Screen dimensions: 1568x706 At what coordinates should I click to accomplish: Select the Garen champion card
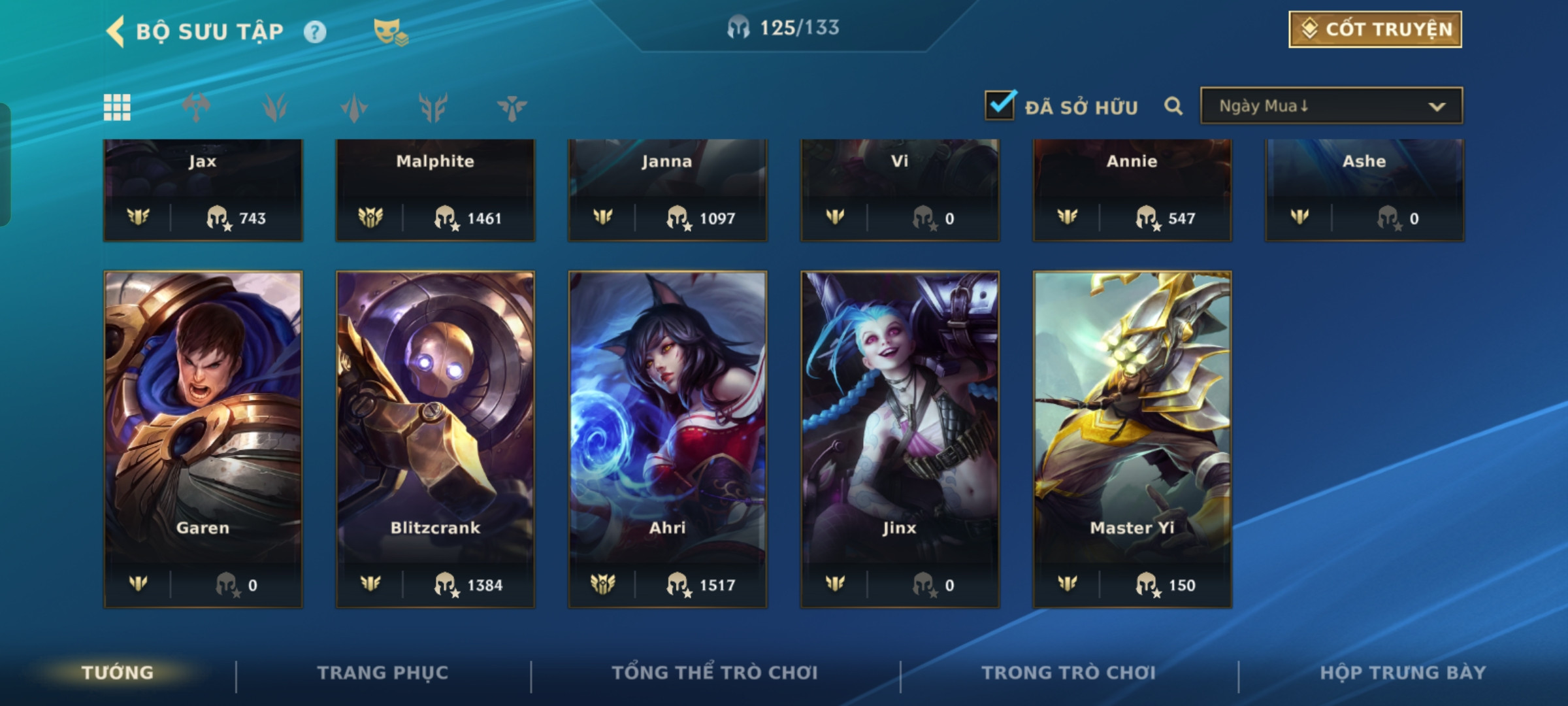coord(203,439)
